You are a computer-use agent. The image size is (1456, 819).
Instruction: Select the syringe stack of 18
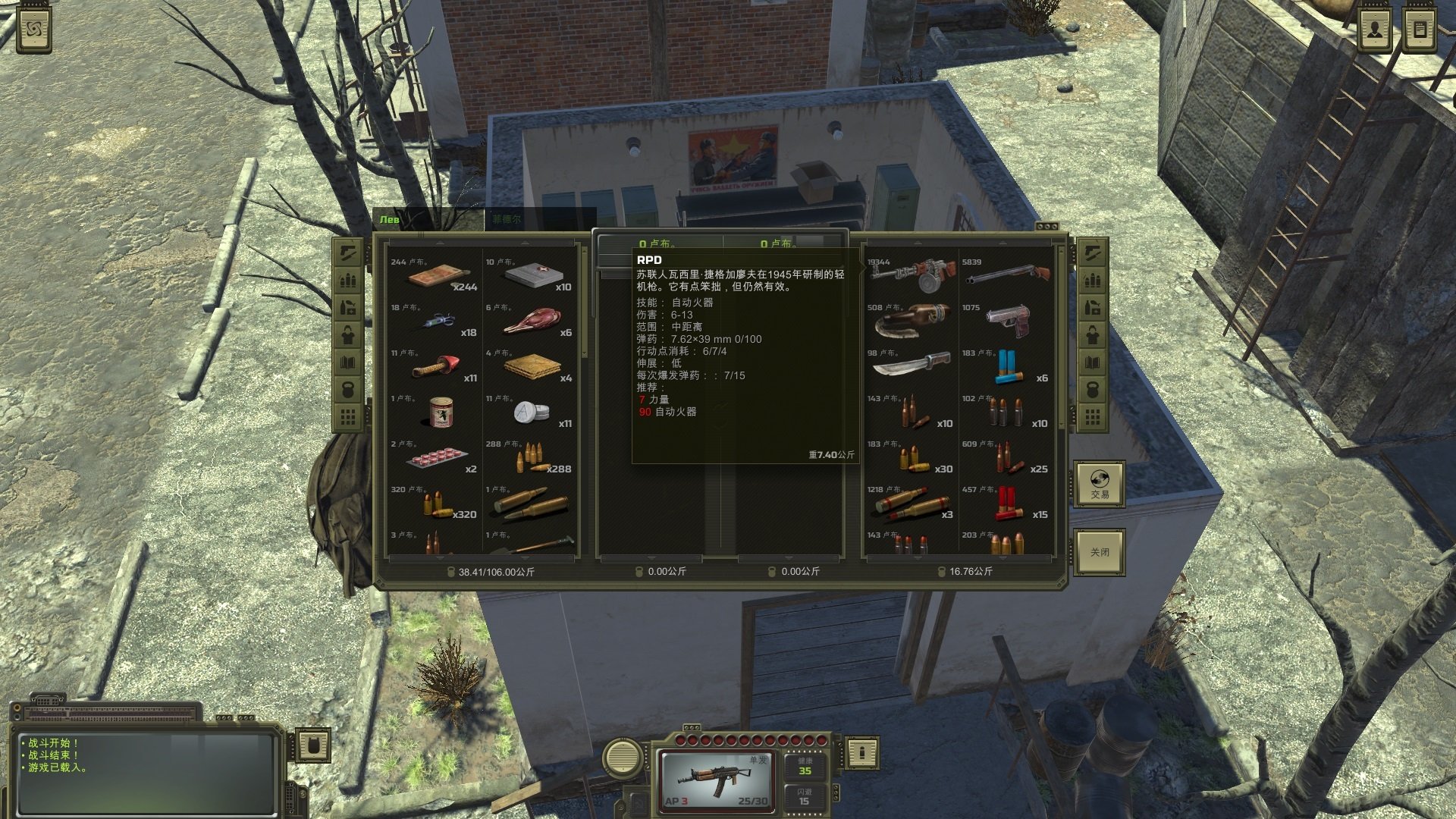tap(435, 323)
